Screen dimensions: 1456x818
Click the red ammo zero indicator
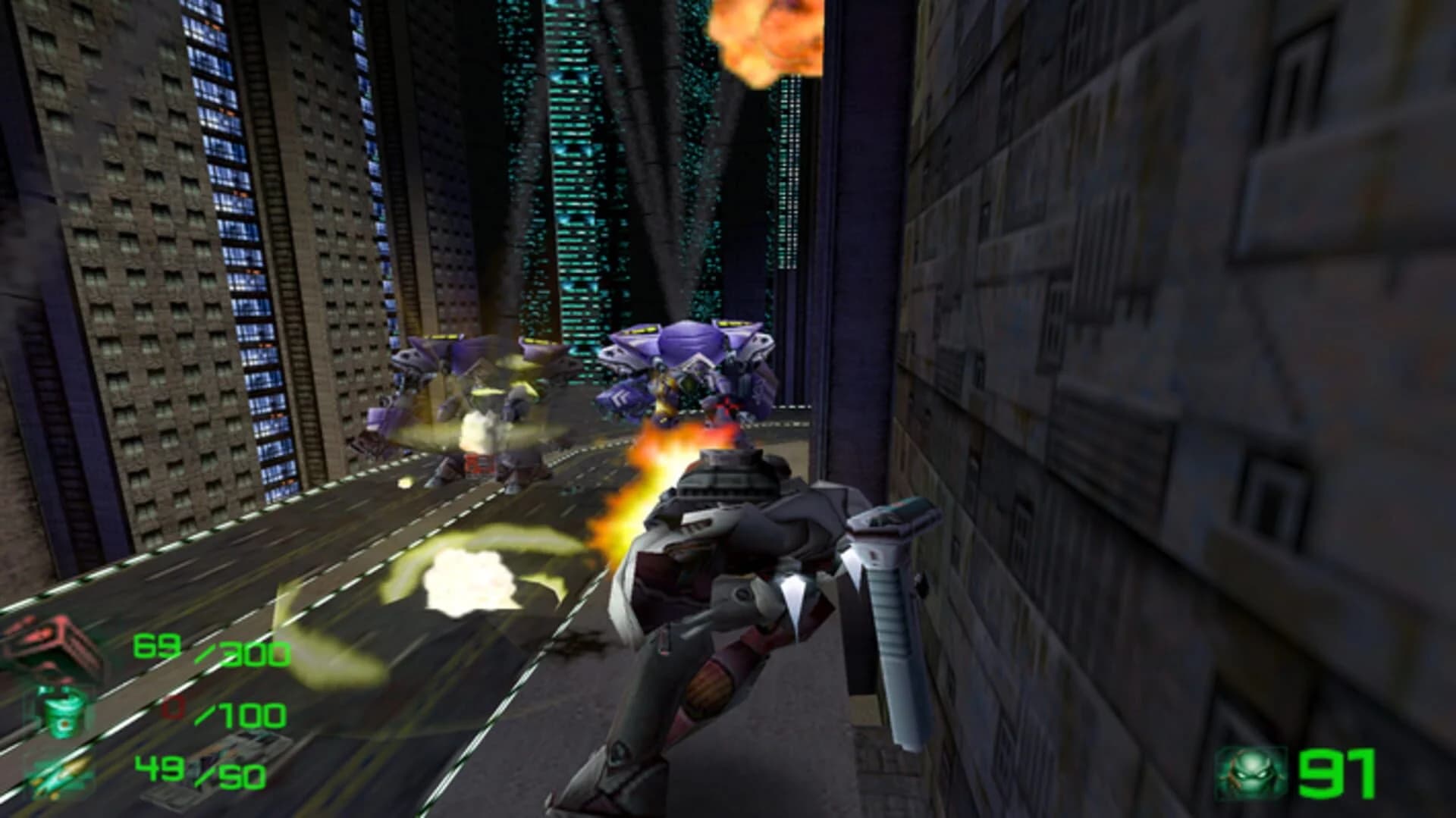click(173, 711)
